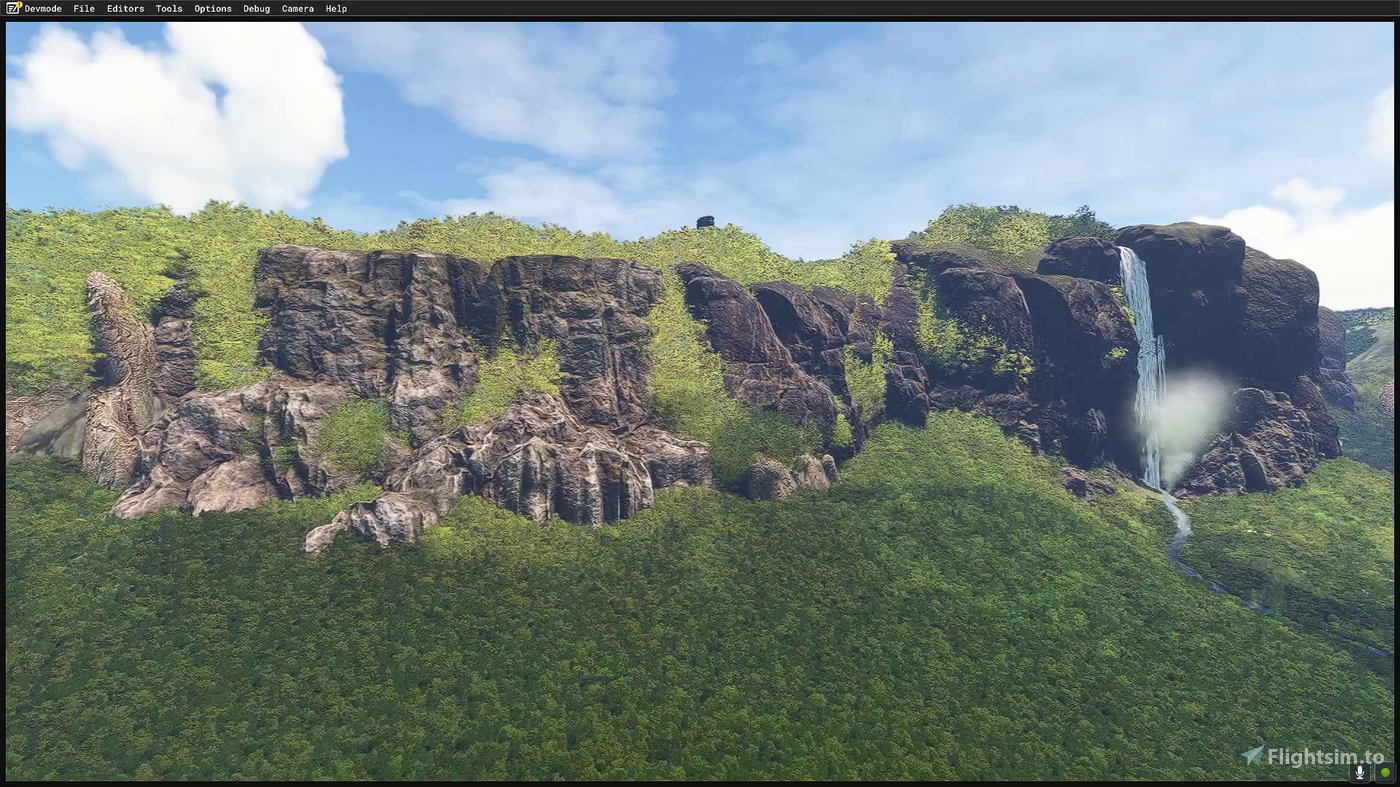Image resolution: width=1400 pixels, height=787 pixels.
Task: Open the Help menu
Action: (336, 8)
